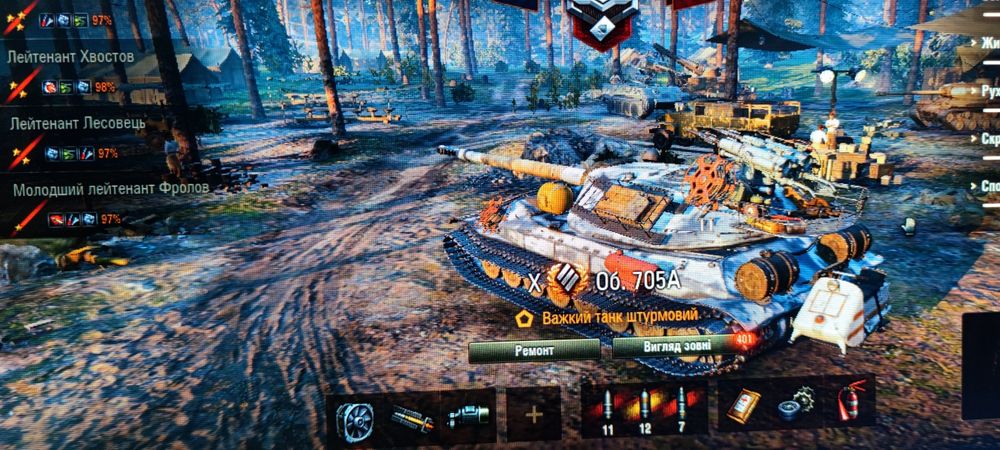Viewport: 1000px width, 450px height.
Task: Open the gun rammer equipment slot
Action: point(410,417)
